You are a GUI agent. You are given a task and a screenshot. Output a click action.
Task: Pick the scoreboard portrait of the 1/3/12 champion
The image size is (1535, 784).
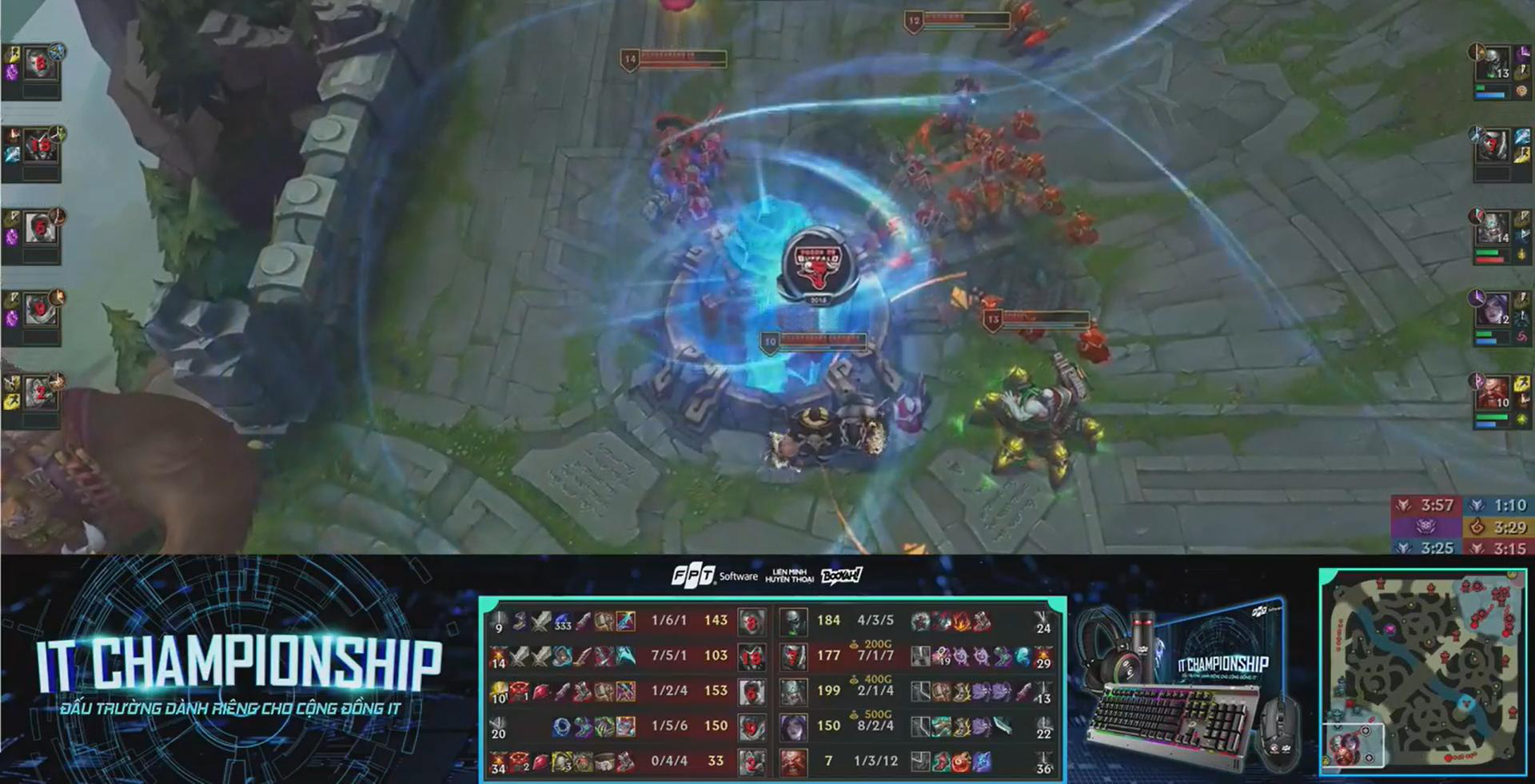click(793, 762)
